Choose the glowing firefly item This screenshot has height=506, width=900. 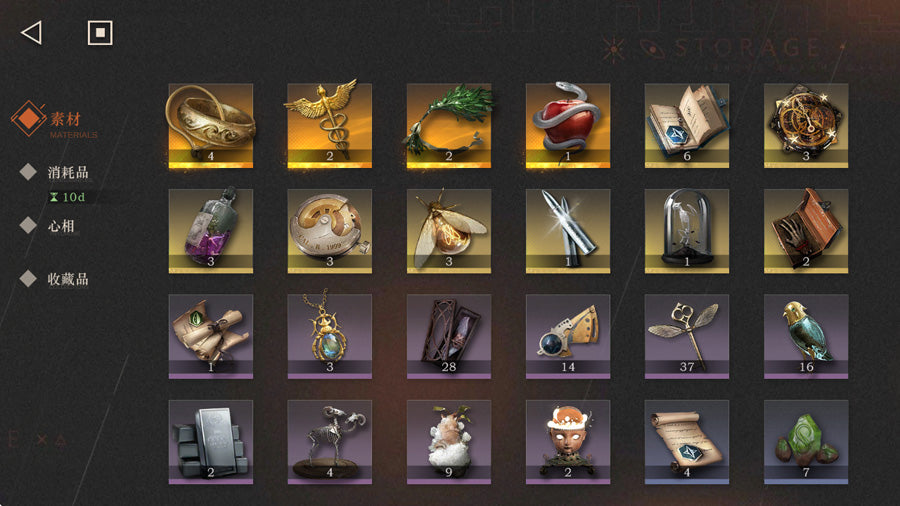click(449, 230)
